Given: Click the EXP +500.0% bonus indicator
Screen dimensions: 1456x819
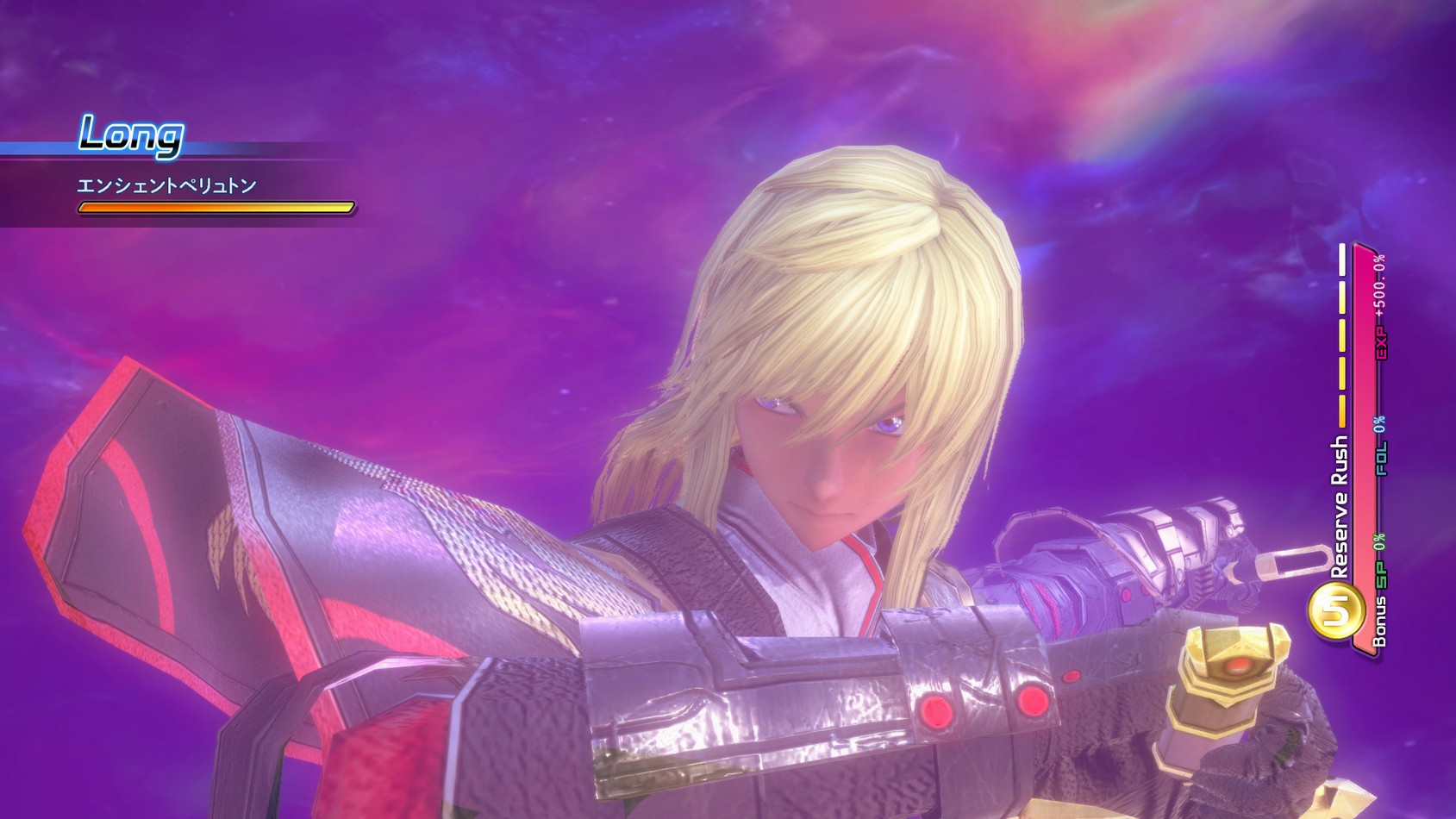Looking at the screenshot, I should [1379, 305].
